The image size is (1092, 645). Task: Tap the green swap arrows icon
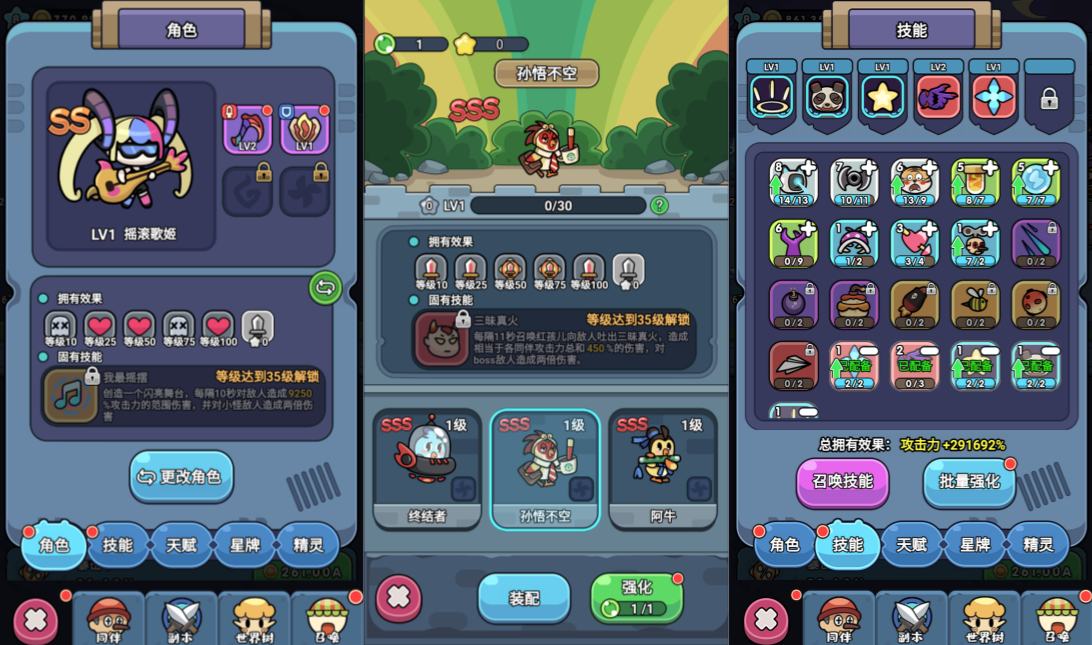pos(325,288)
